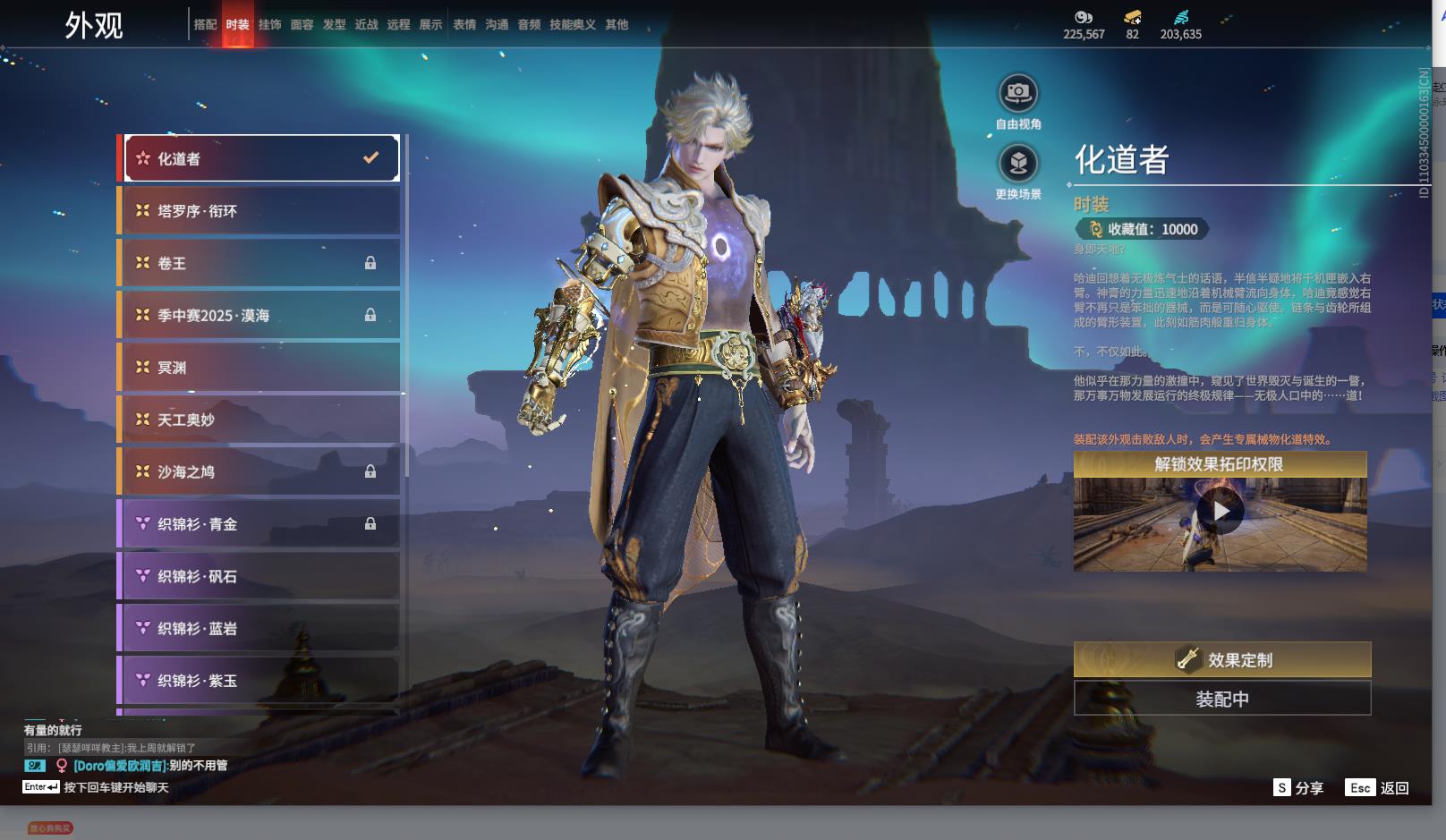Image resolution: width=1446 pixels, height=840 pixels.
Task: Open the 挂饰 accessories tab
Action: click(269, 25)
